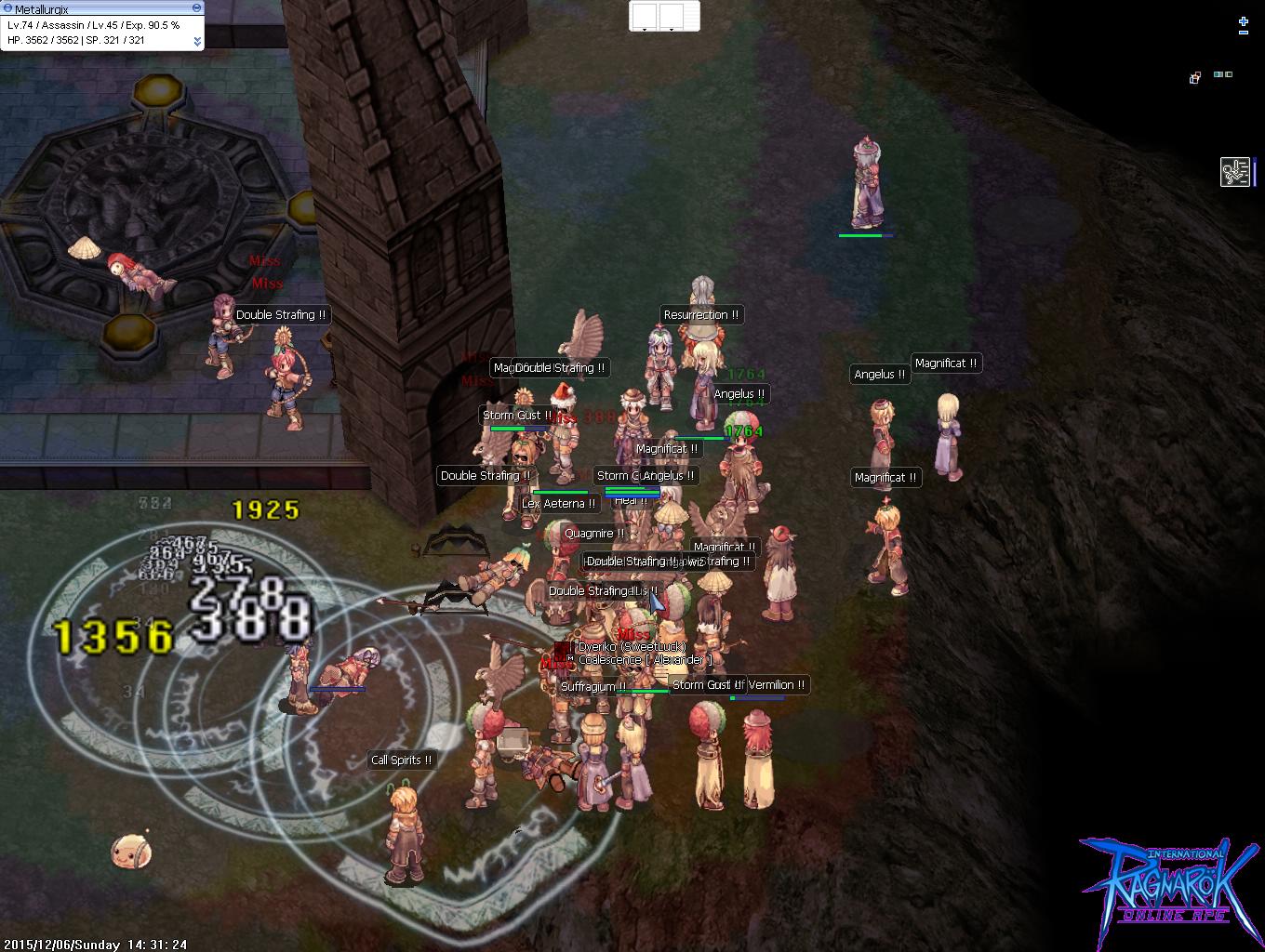
Task: Zoom the minimap in with the plus icon
Action: pyautogui.click(x=1244, y=21)
